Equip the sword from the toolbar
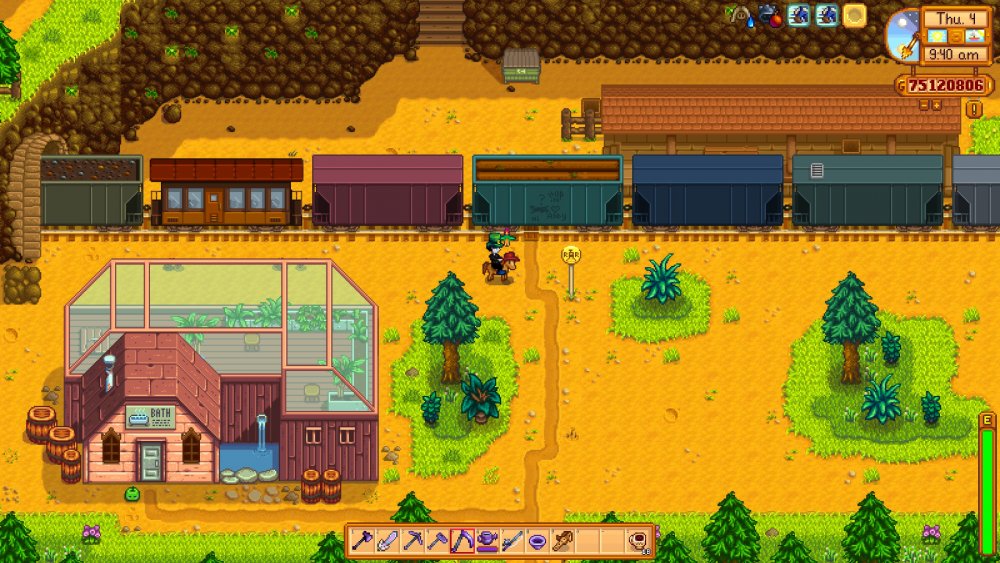 (387, 541)
